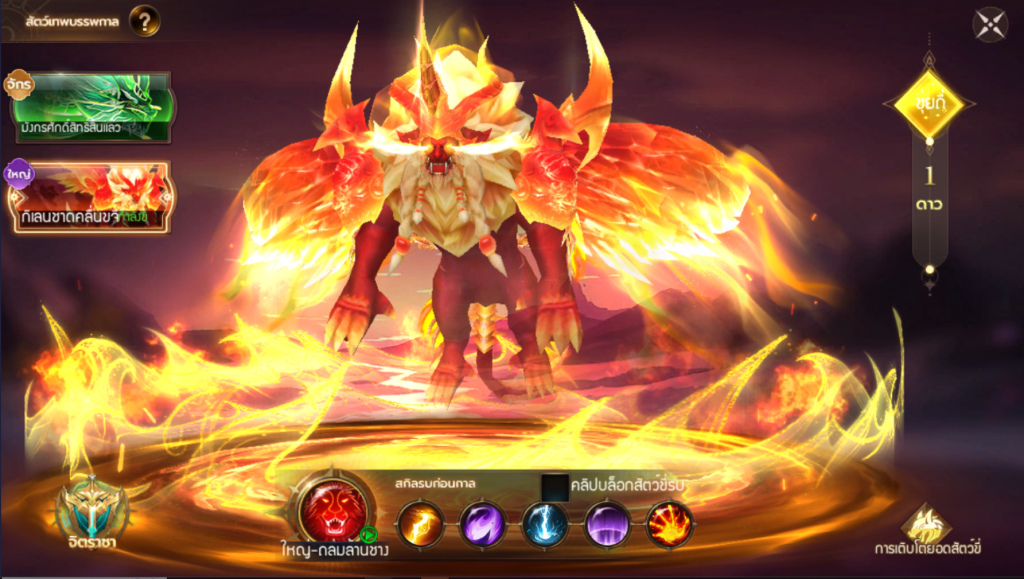Select the golden lightning slash skill icon

(x=421, y=524)
